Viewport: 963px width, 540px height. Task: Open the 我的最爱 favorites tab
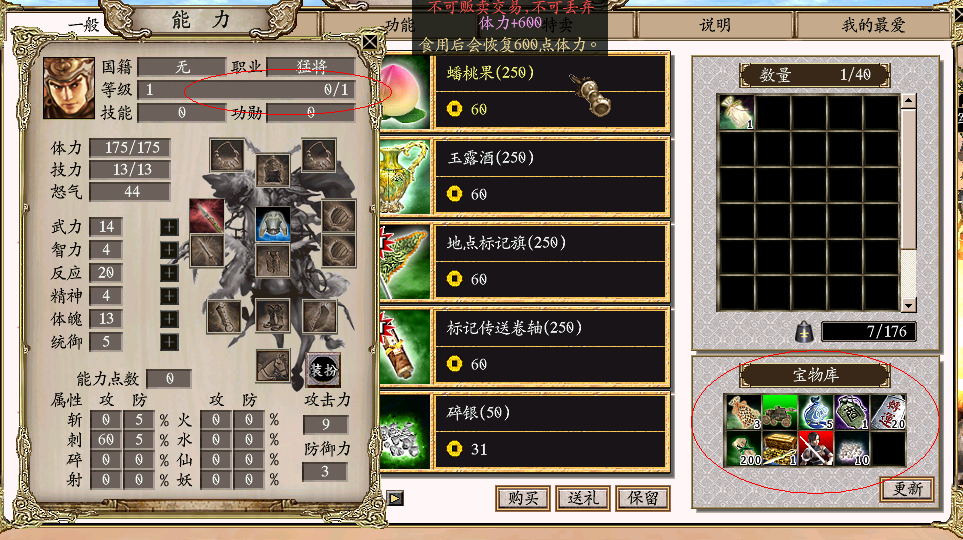point(872,25)
